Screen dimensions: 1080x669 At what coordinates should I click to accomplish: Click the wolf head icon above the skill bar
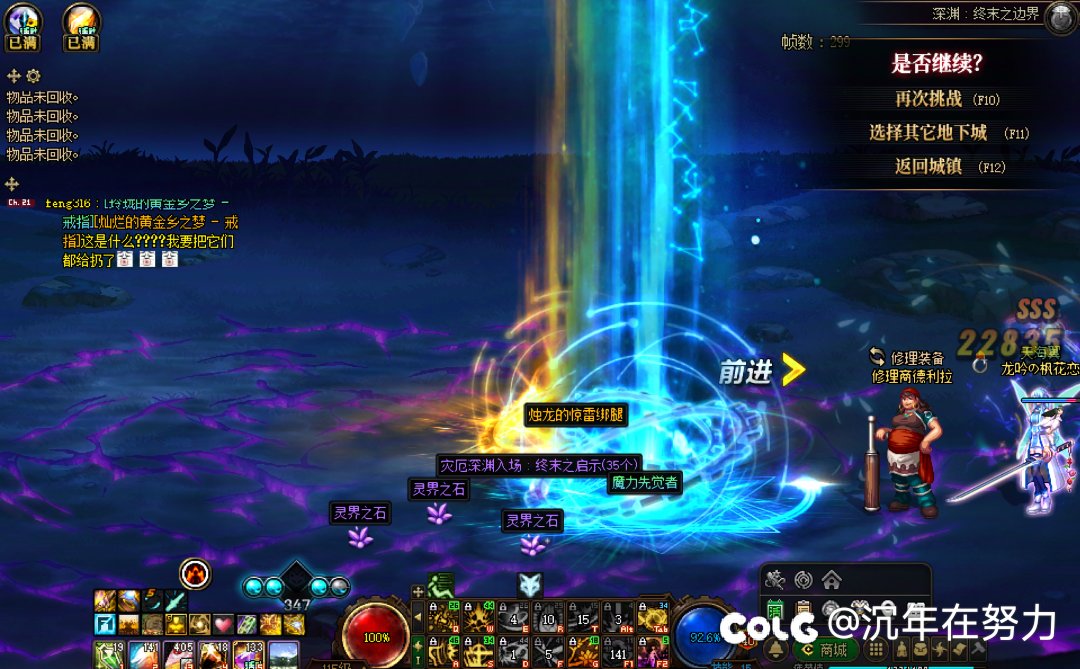point(530,585)
